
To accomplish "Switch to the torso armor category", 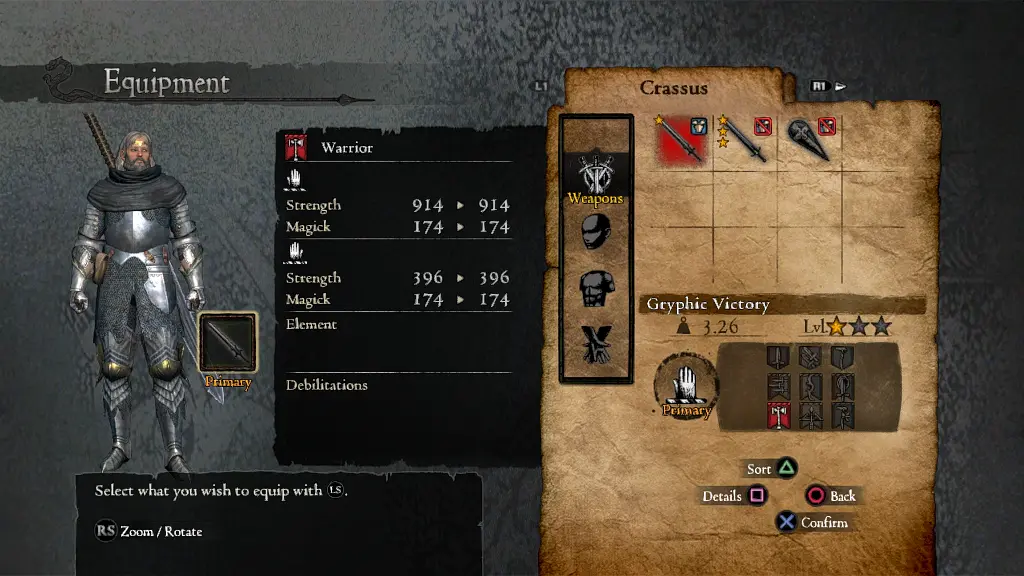I will pos(595,289).
